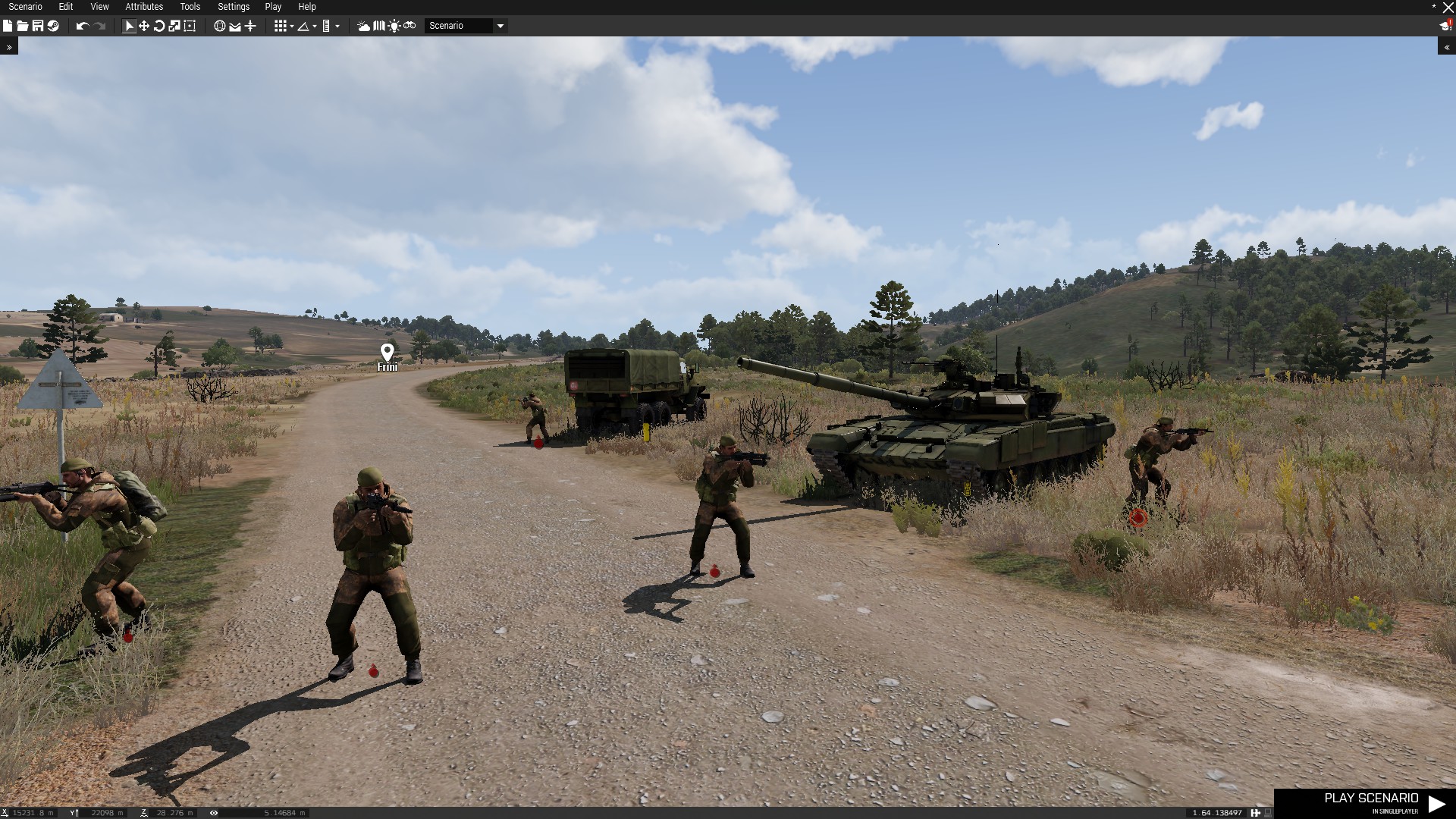
Task: Toggle the binoculars vision mode icon
Action: click(x=409, y=26)
